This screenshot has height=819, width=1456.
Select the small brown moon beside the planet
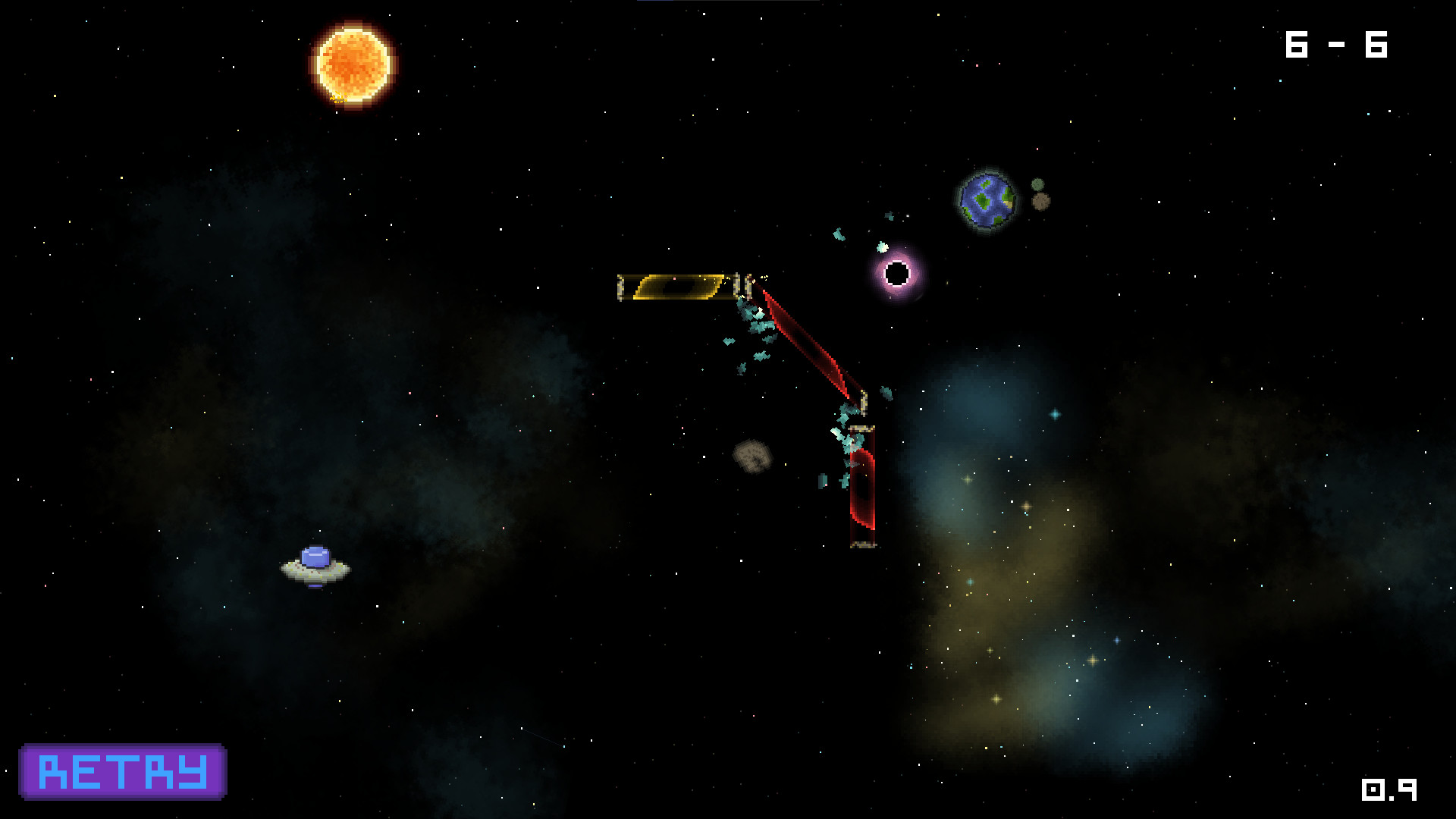point(1040,199)
